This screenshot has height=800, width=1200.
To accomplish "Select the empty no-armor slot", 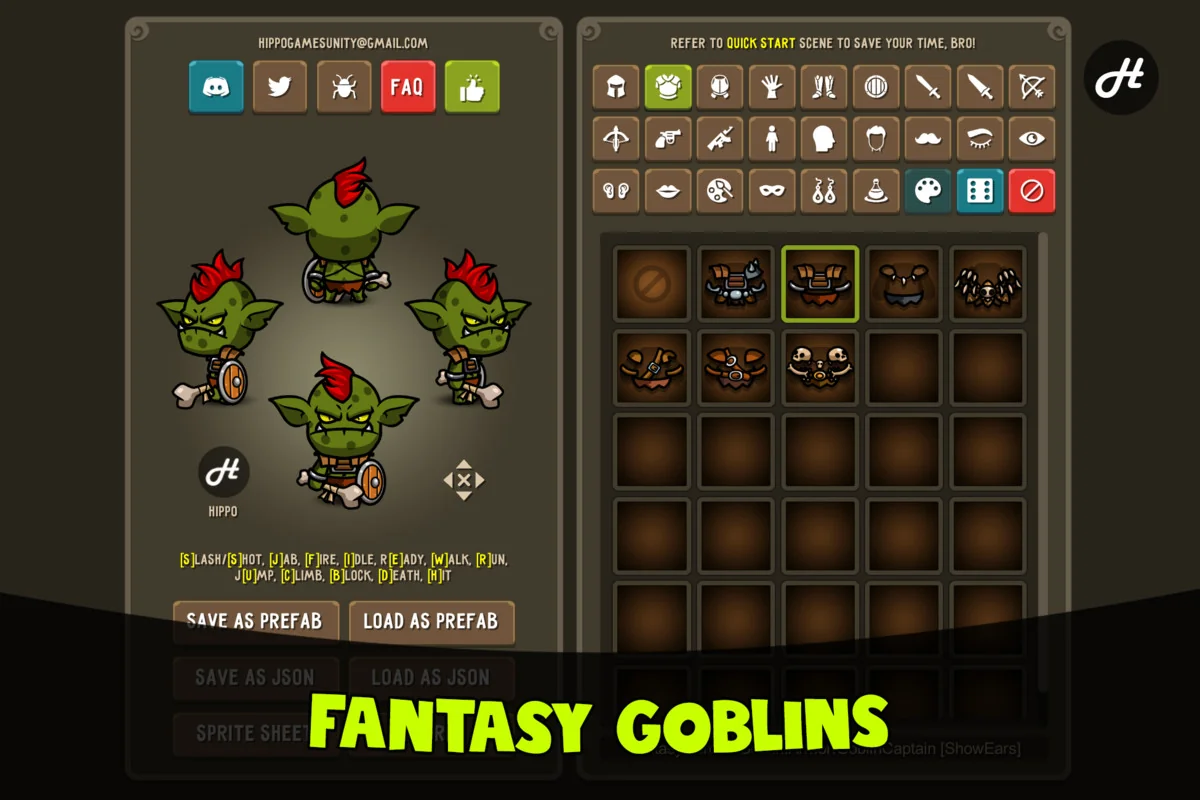I will pyautogui.click(x=651, y=284).
